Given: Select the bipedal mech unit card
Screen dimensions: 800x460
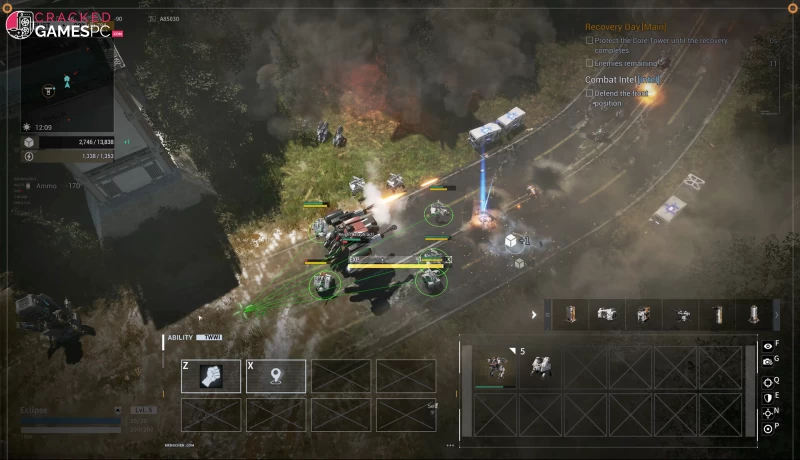Looking at the screenshot, I should point(497,367).
